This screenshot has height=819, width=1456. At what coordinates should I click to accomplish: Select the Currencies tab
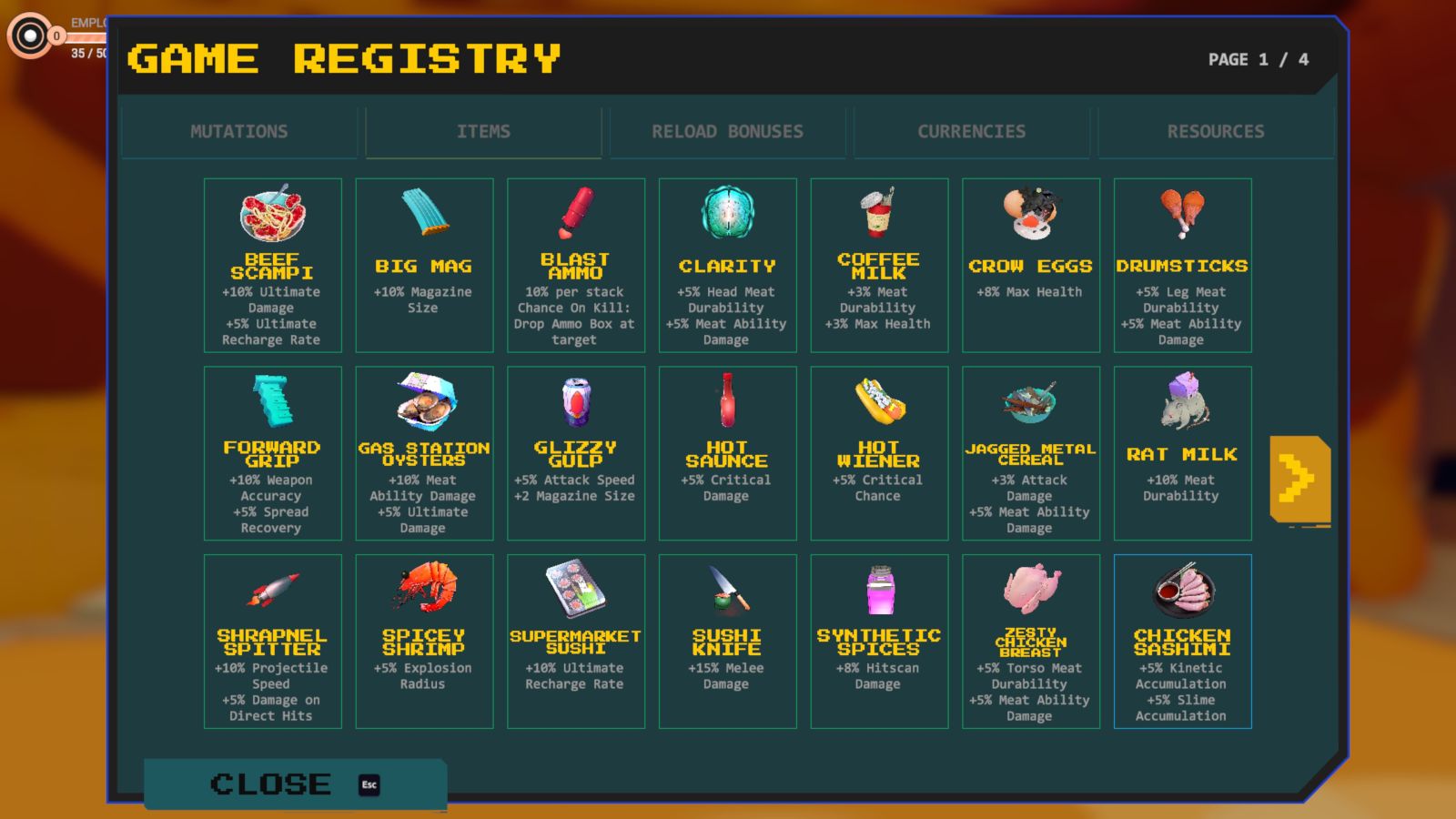(x=971, y=132)
